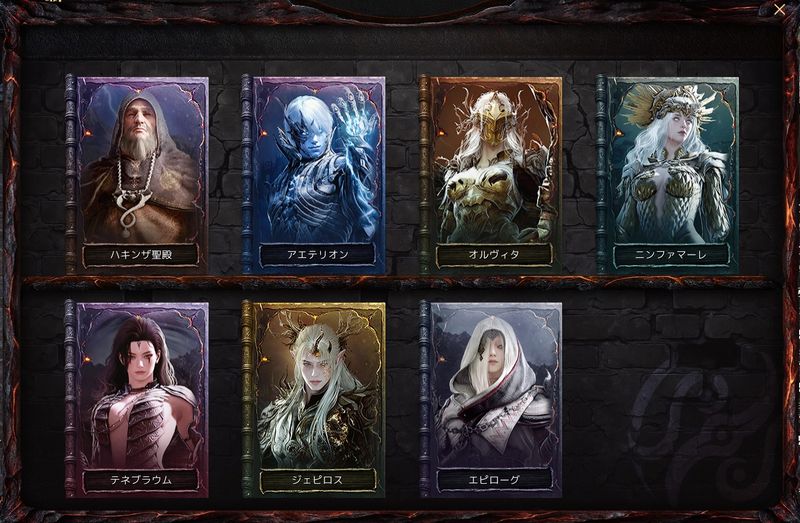The width and height of the screenshot is (800, 523).
Task: Open the ジェピロス book card
Action: coord(317,395)
